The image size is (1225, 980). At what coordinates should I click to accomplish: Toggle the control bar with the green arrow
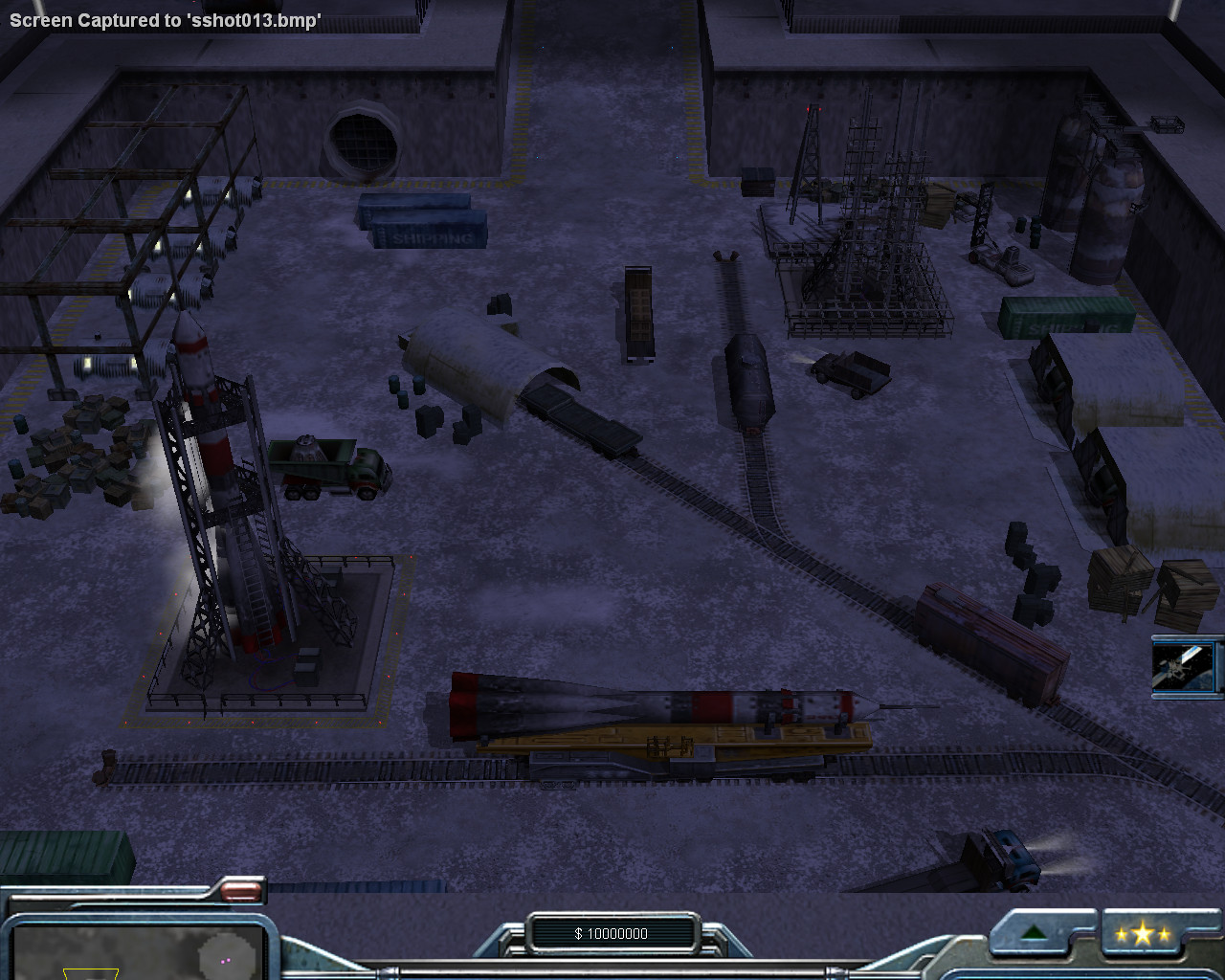click(x=1033, y=933)
